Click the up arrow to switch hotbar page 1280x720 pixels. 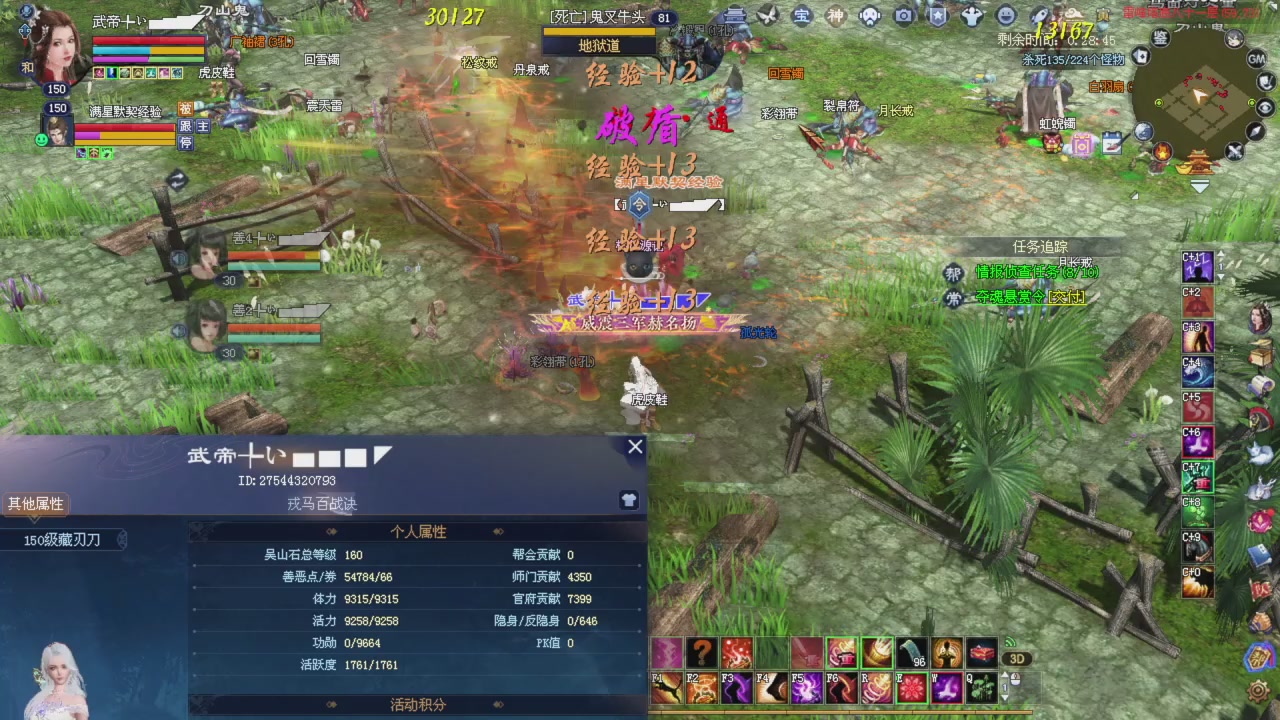(1004, 675)
